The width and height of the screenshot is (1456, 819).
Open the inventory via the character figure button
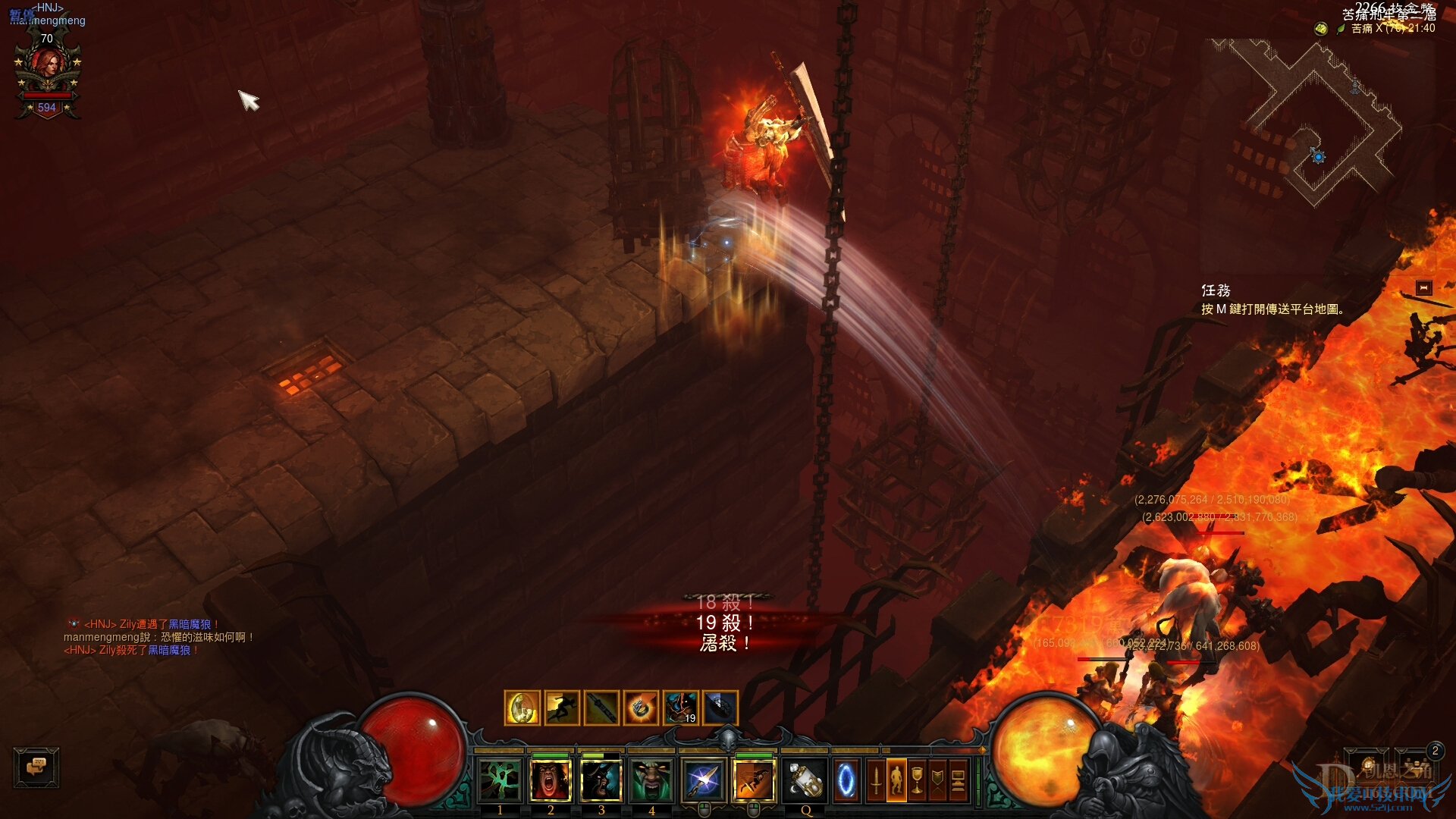[896, 780]
